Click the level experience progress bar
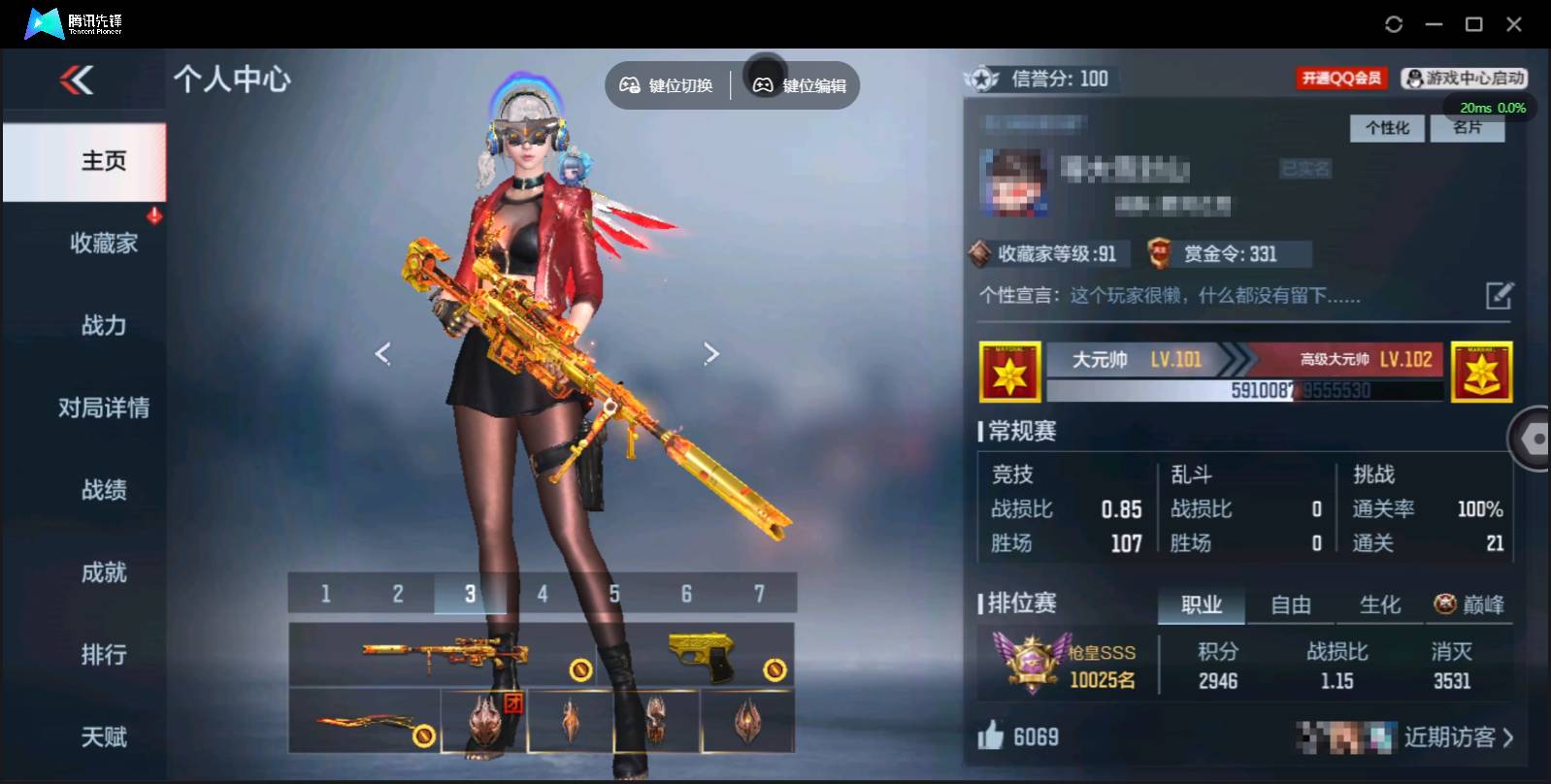 [1245, 391]
